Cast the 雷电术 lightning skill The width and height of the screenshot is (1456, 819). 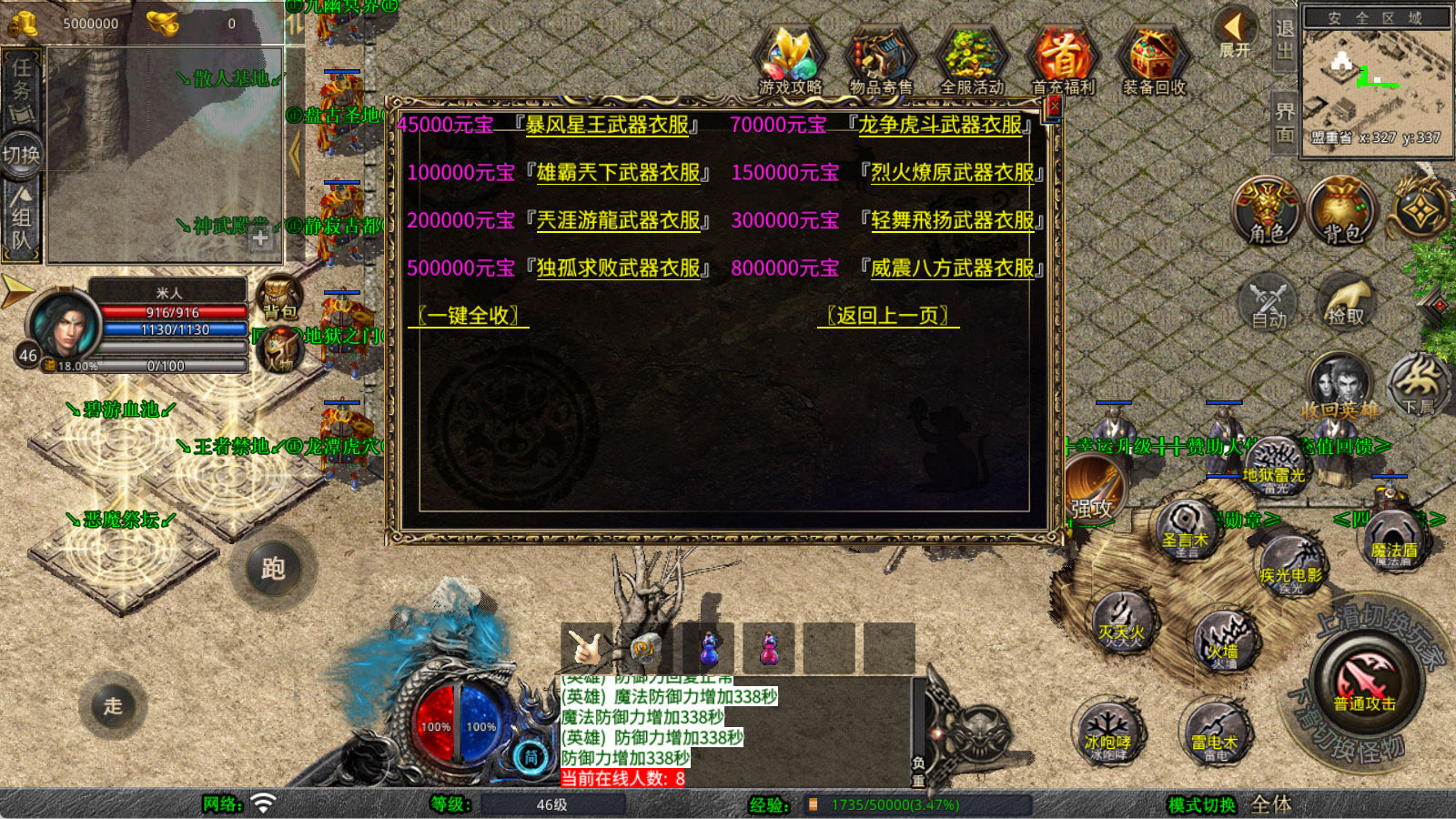(1215, 733)
